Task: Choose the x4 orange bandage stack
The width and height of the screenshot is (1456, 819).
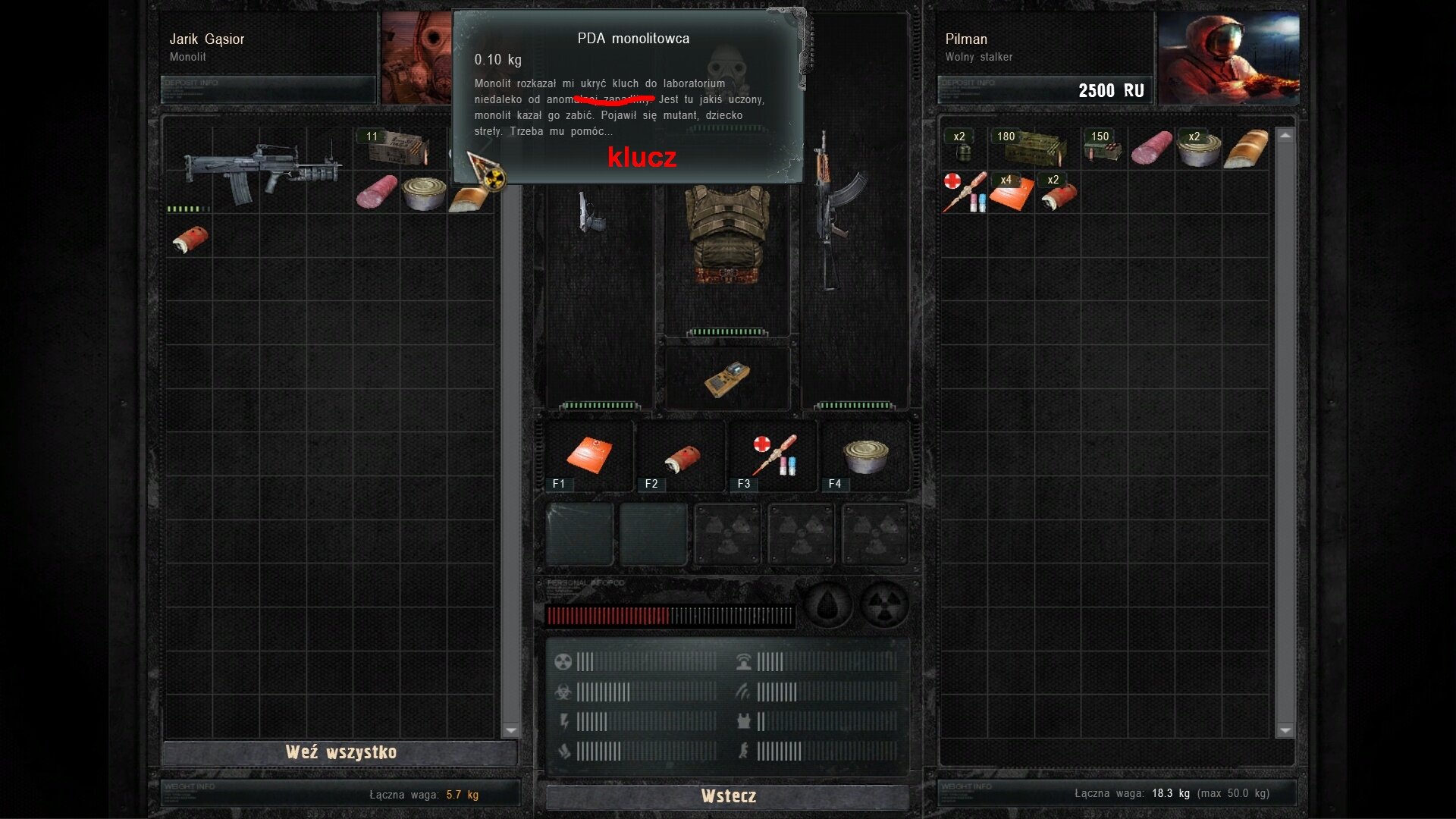Action: tap(1011, 193)
